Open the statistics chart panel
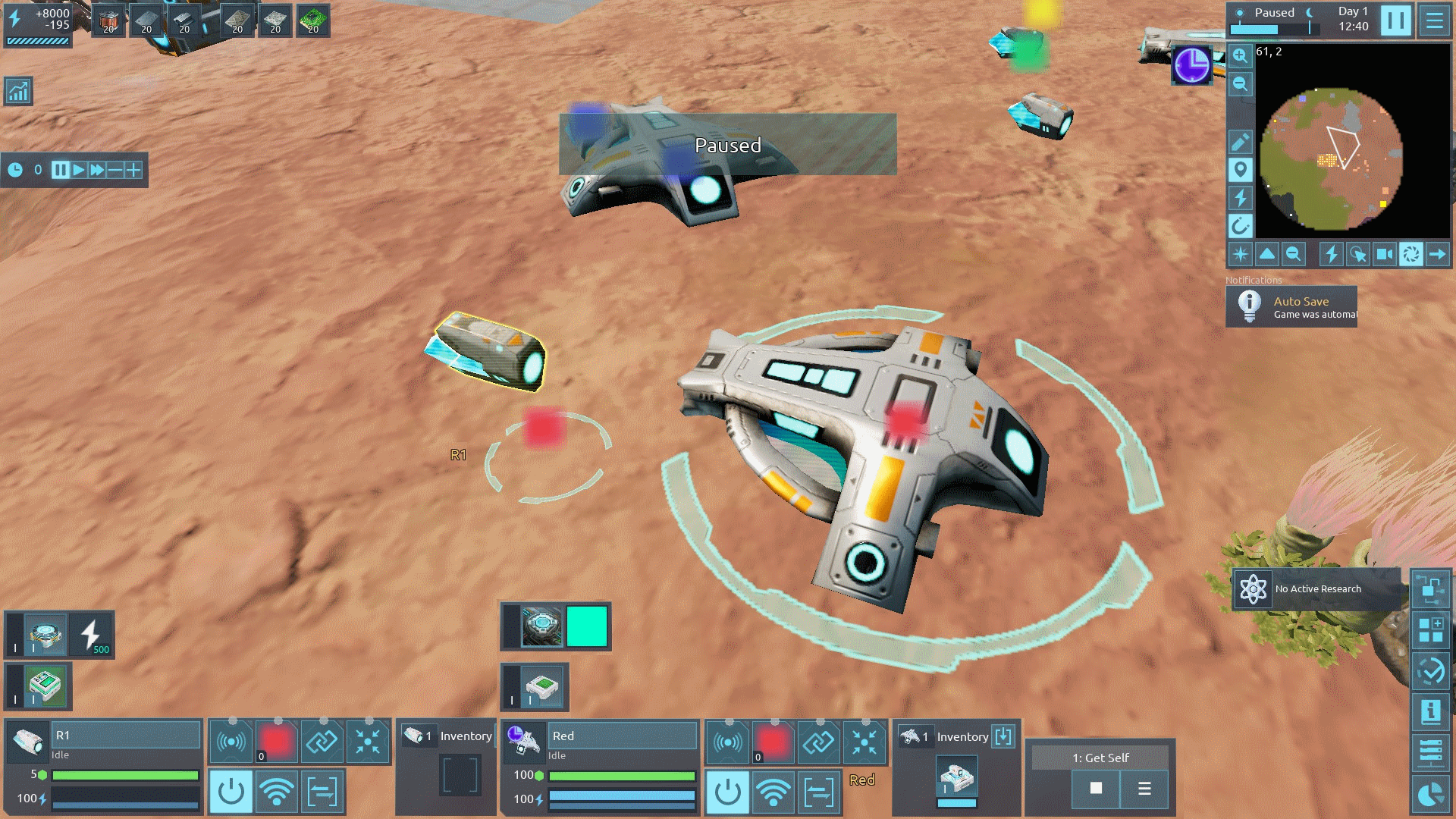This screenshot has width=1456, height=819. (x=18, y=91)
